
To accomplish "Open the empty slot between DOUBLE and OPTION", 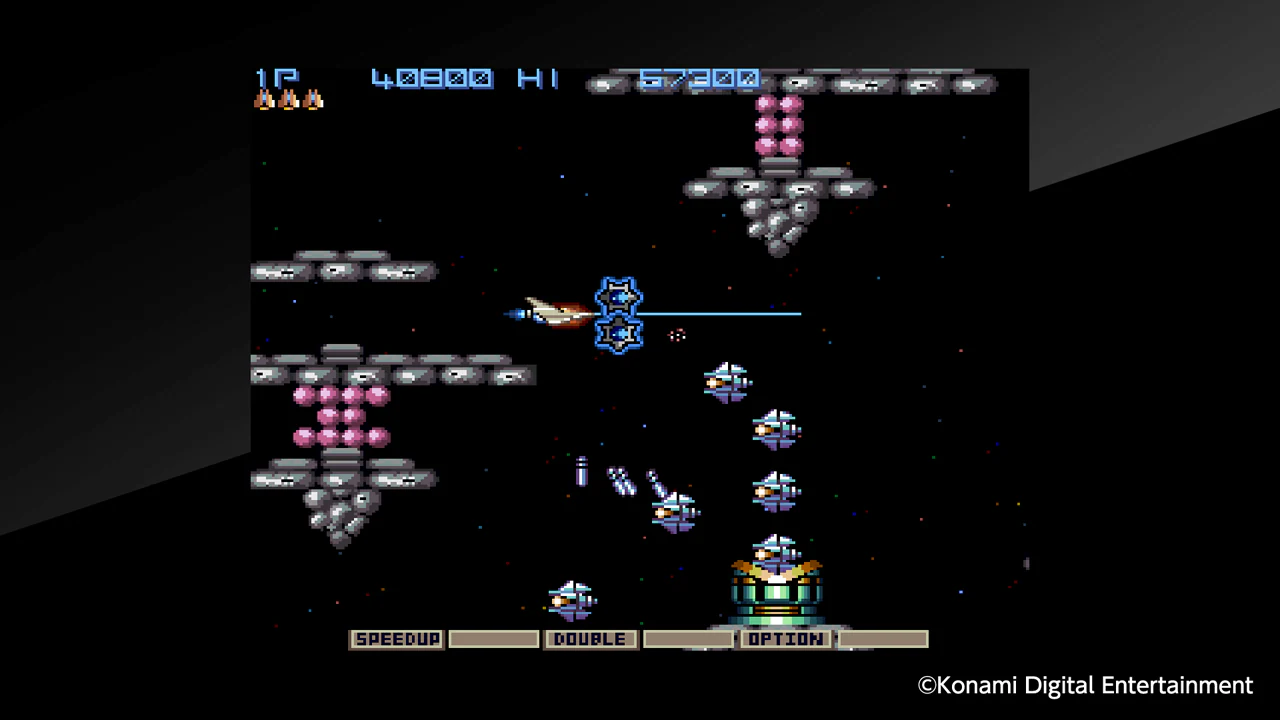I will [x=687, y=639].
